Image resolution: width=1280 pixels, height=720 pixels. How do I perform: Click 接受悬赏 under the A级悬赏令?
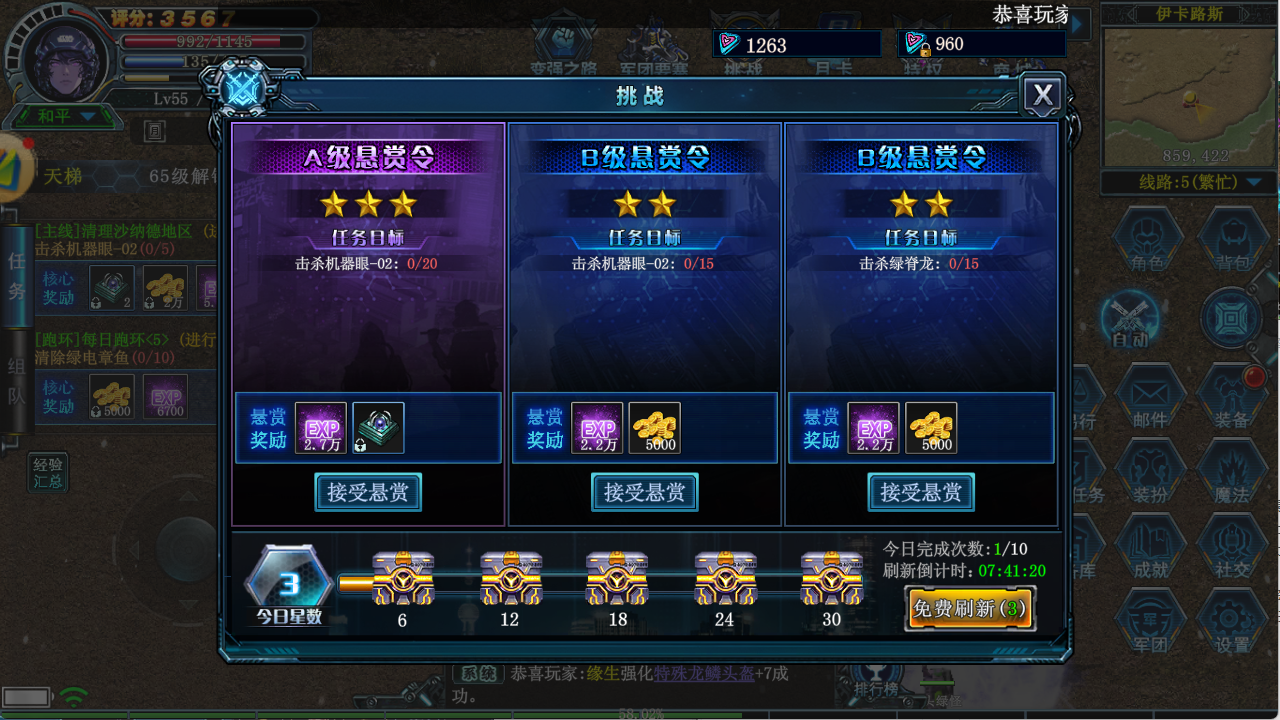pos(368,492)
